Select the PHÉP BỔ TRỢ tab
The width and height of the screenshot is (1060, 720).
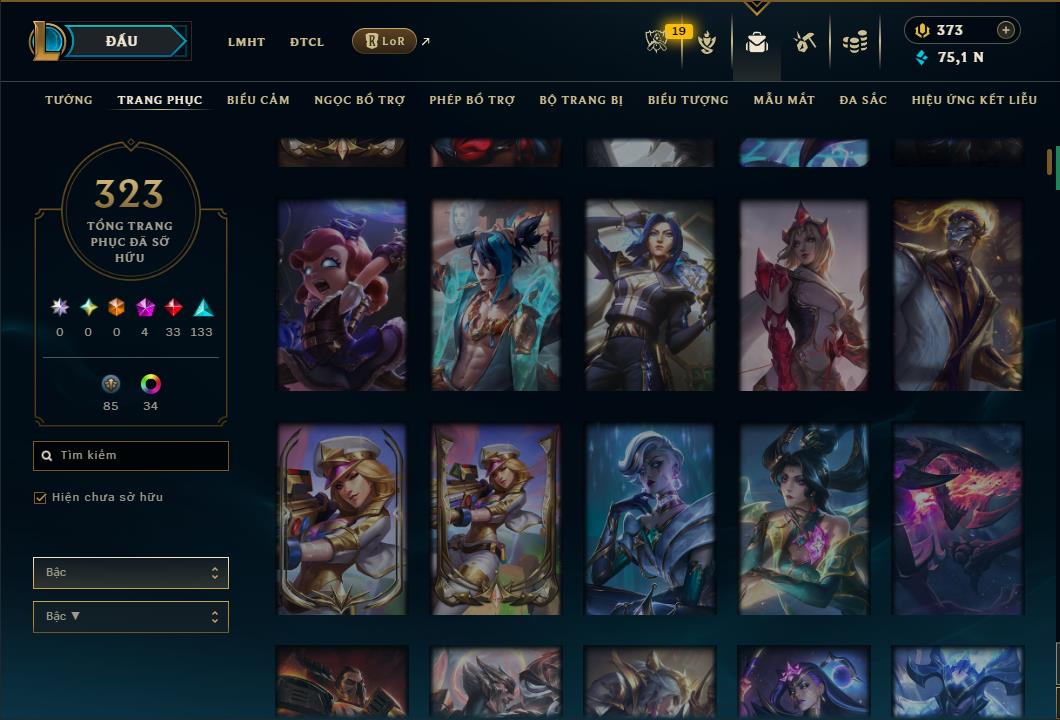pyautogui.click(x=472, y=100)
